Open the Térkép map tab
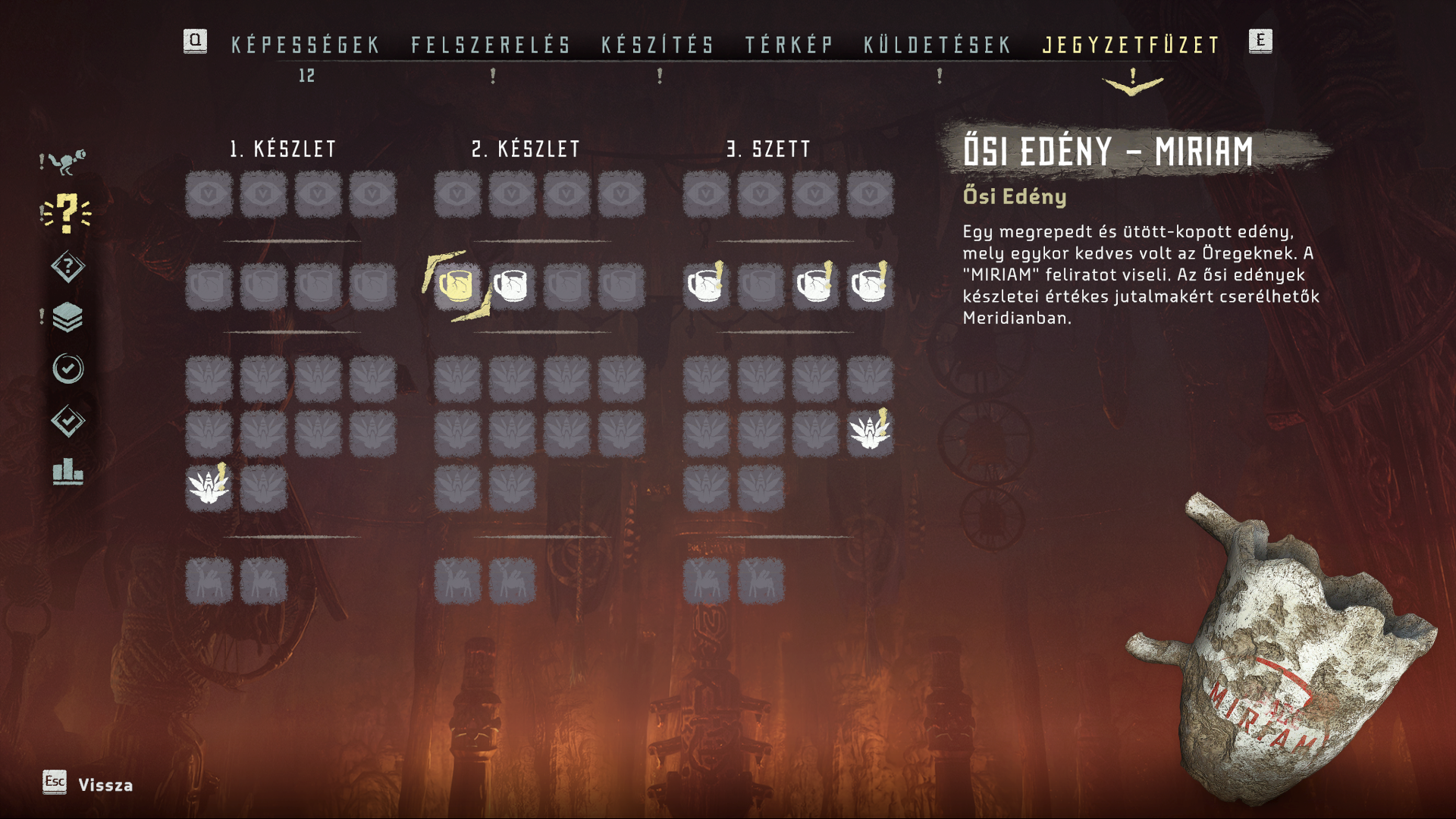 pyautogui.click(x=789, y=45)
